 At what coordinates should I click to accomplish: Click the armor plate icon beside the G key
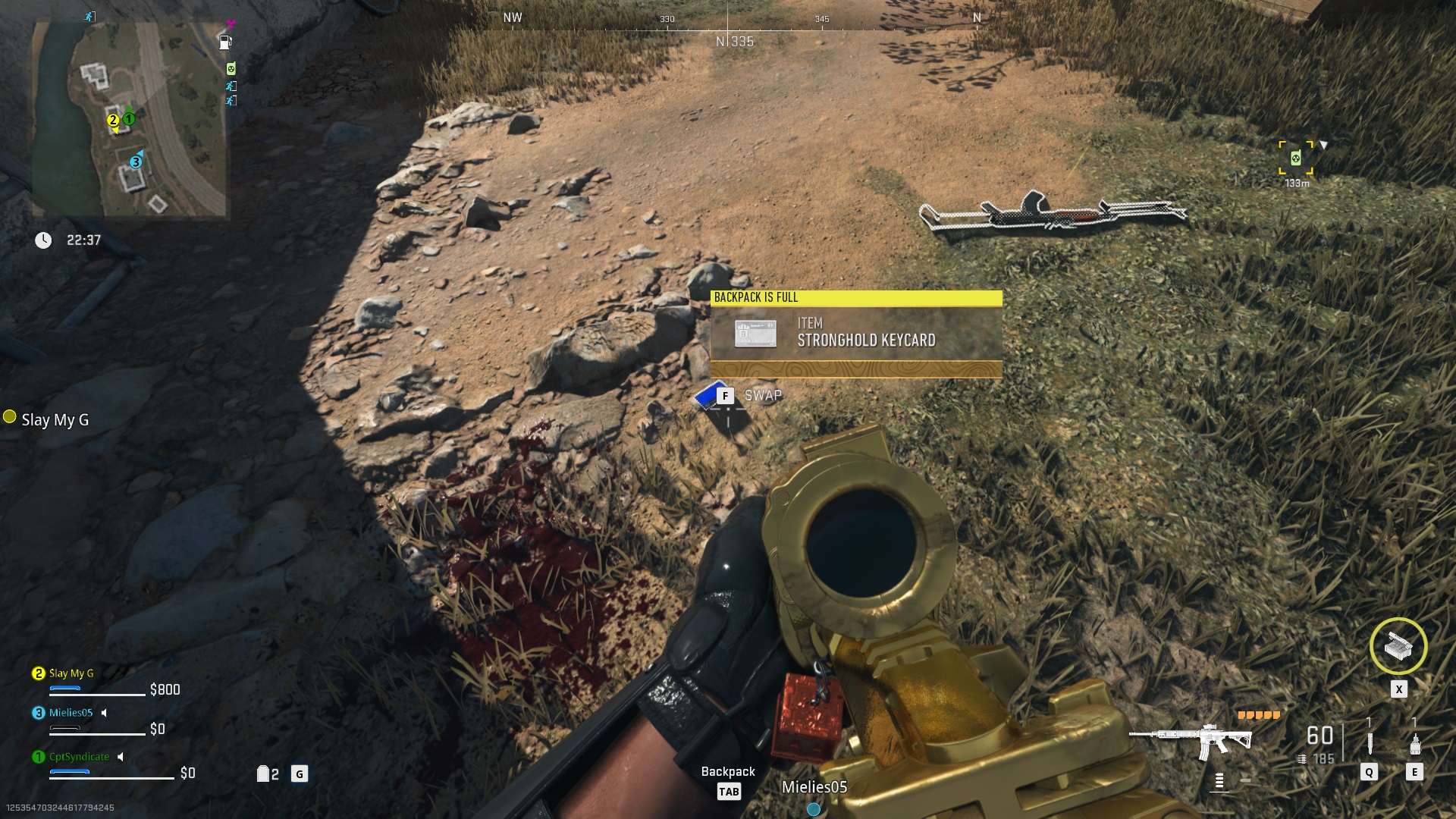click(x=263, y=773)
